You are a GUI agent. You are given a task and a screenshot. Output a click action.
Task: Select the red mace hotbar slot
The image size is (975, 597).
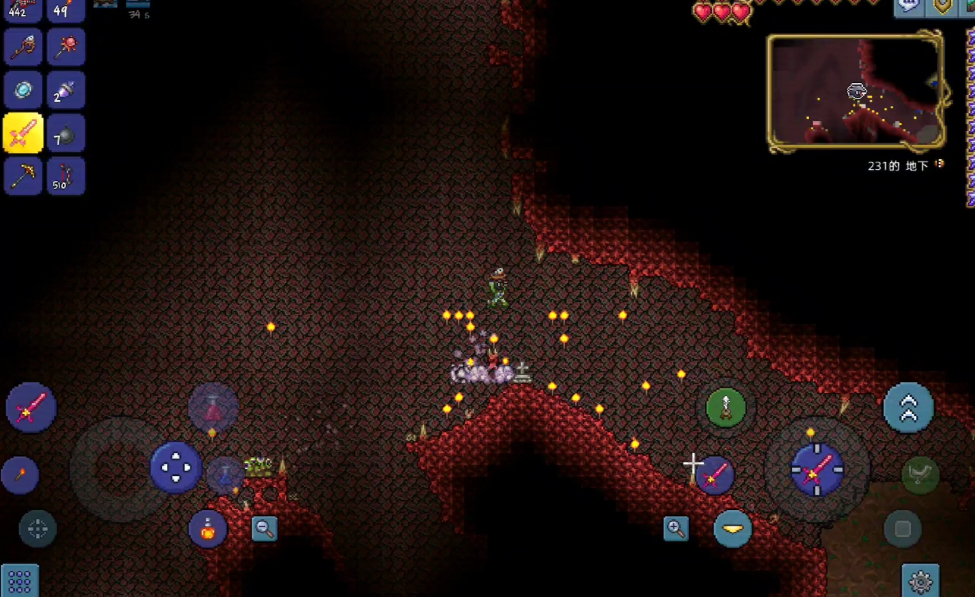tap(66, 47)
